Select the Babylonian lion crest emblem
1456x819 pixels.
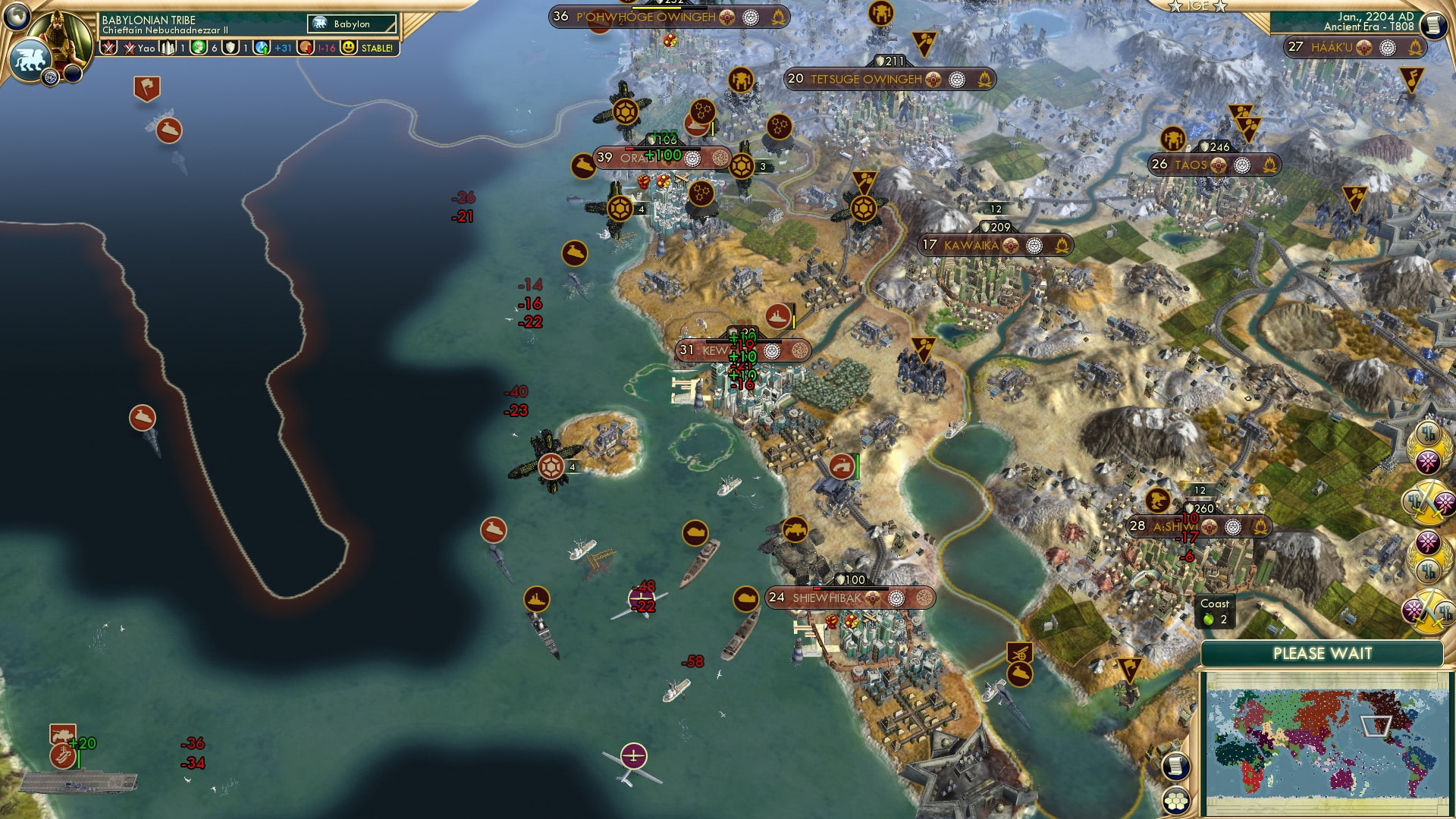[30, 58]
